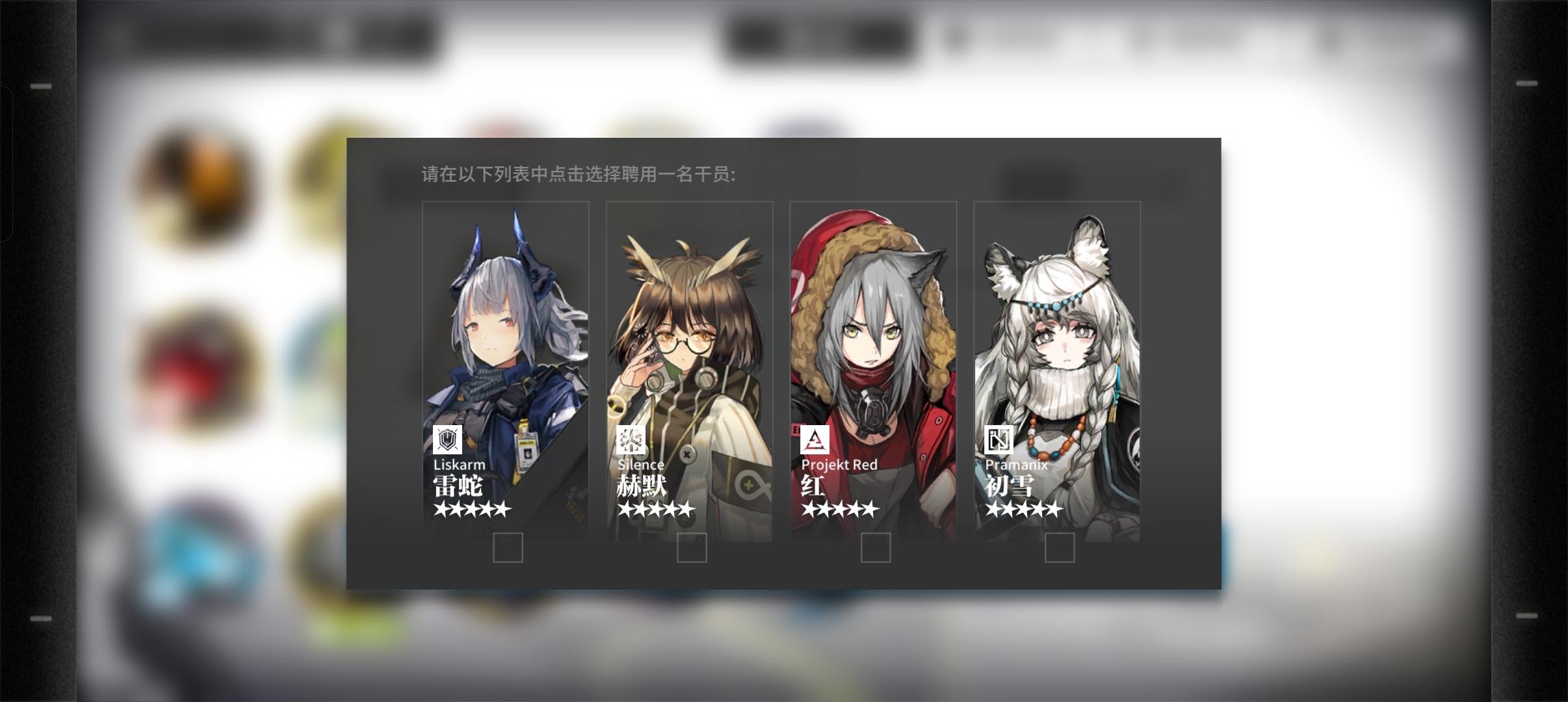Image resolution: width=1568 pixels, height=702 pixels.
Task: Click the name label Projekt Red
Action: [840, 465]
